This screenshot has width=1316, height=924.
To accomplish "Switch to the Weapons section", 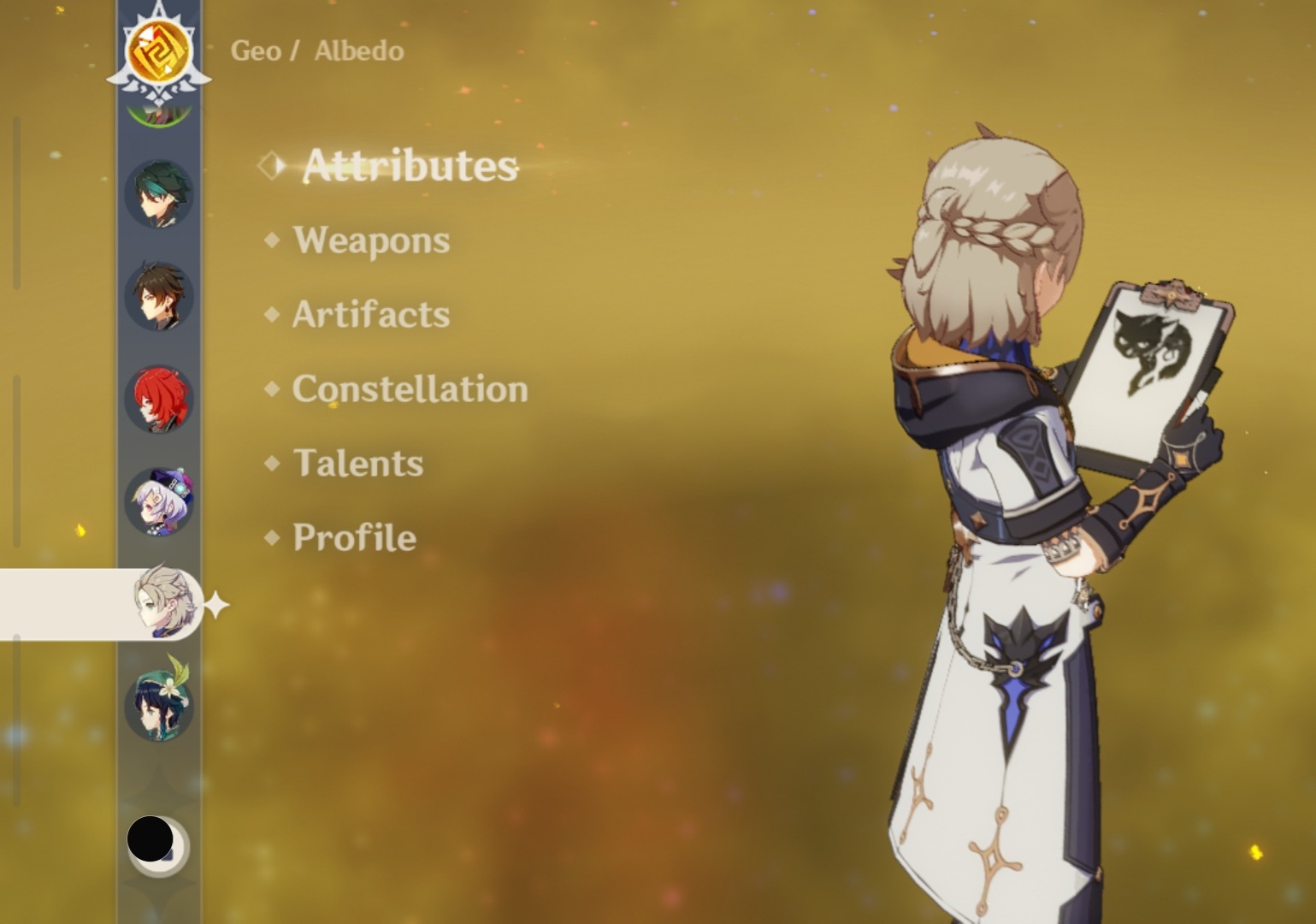I will [369, 240].
